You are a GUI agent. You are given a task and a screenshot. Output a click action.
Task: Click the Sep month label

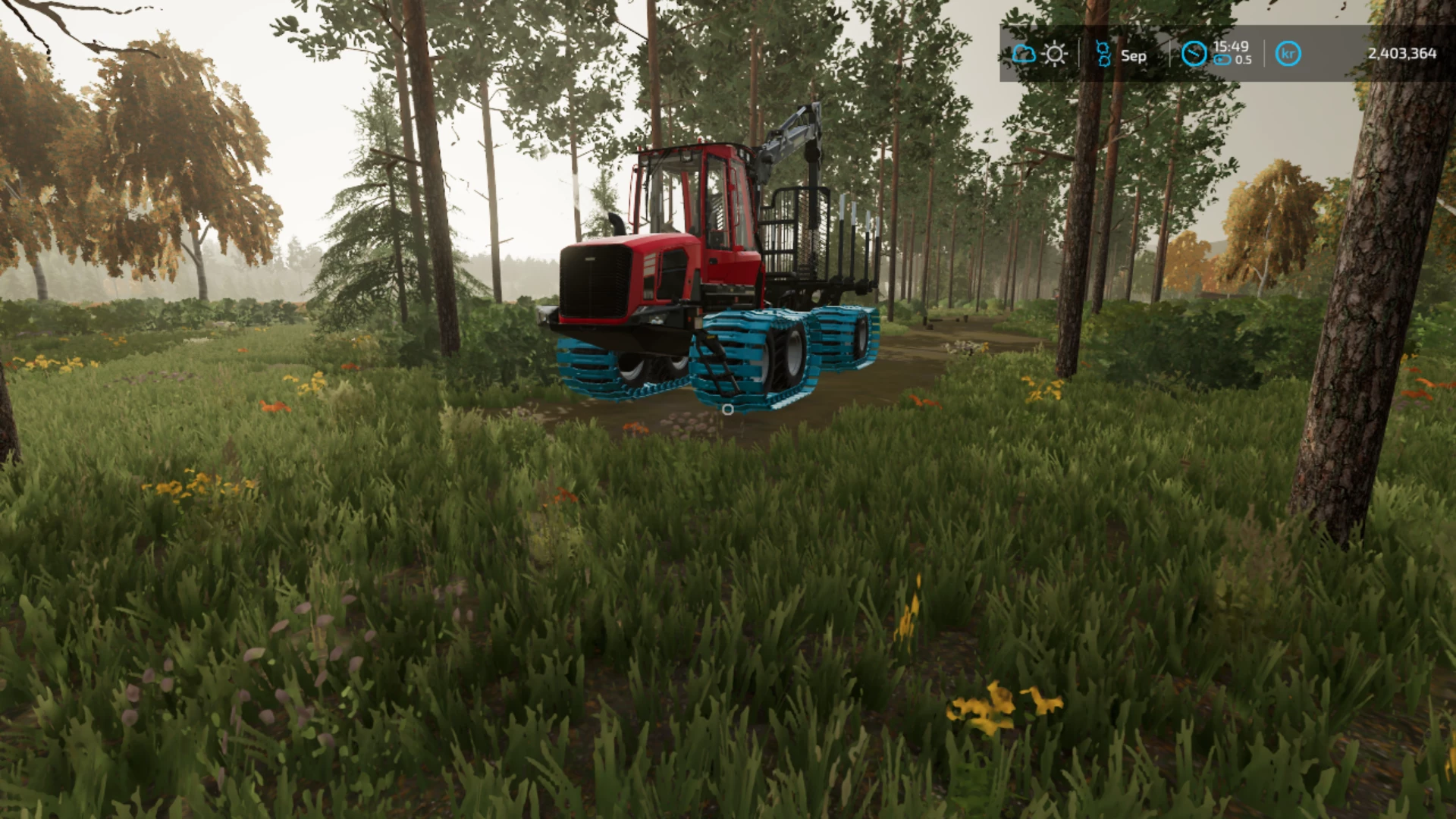coord(1134,55)
